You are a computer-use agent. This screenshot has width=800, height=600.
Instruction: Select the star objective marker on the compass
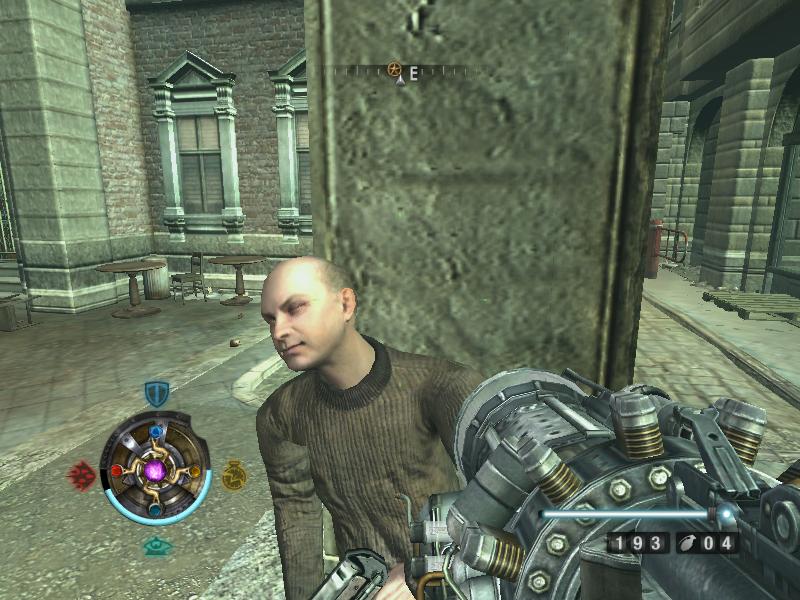click(394, 70)
